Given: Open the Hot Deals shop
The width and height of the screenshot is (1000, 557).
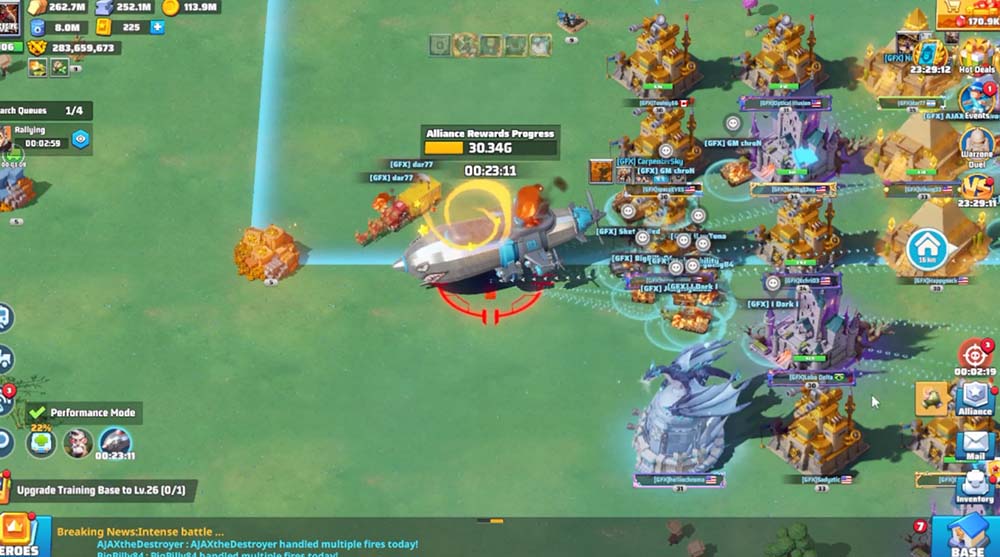Looking at the screenshot, I should 976,57.
